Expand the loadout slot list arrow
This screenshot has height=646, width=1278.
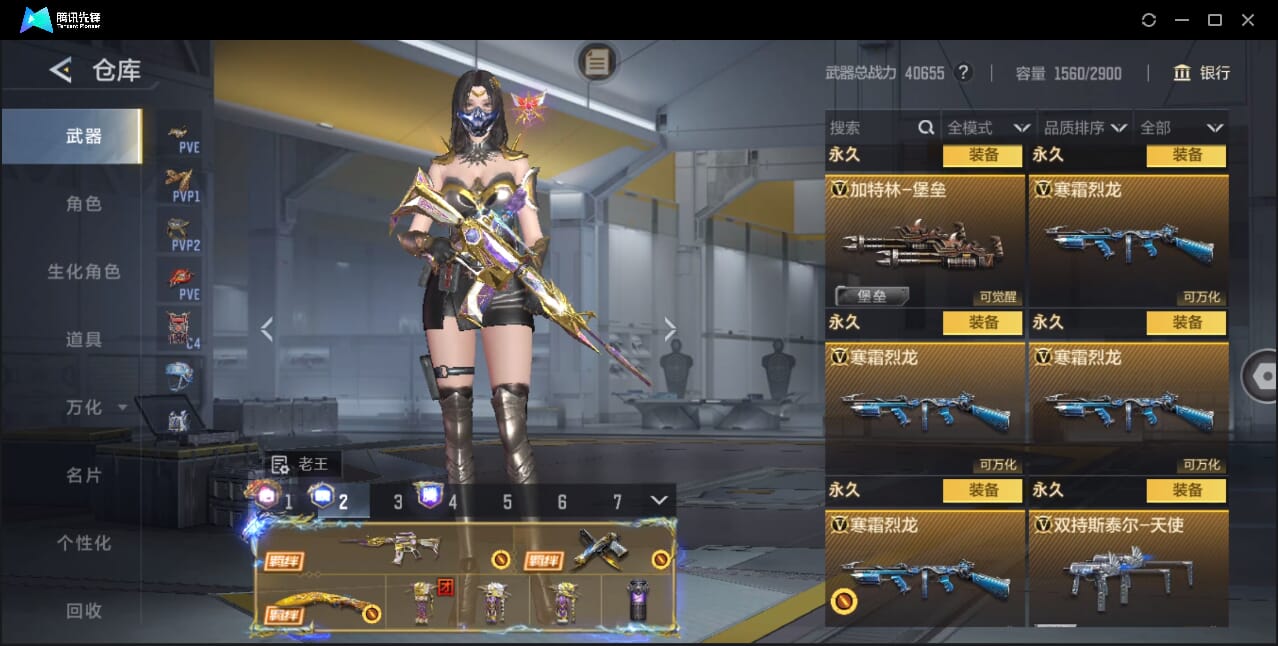[x=659, y=500]
